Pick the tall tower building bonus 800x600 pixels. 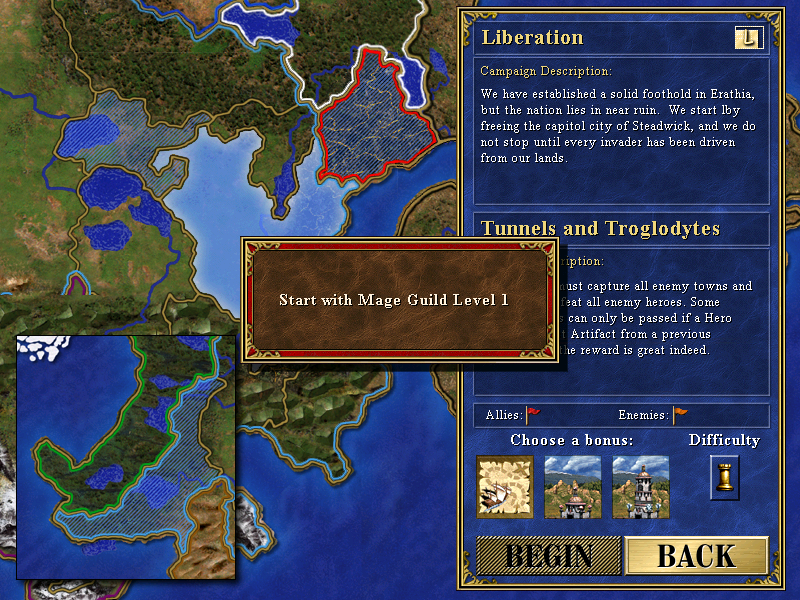[x=641, y=487]
